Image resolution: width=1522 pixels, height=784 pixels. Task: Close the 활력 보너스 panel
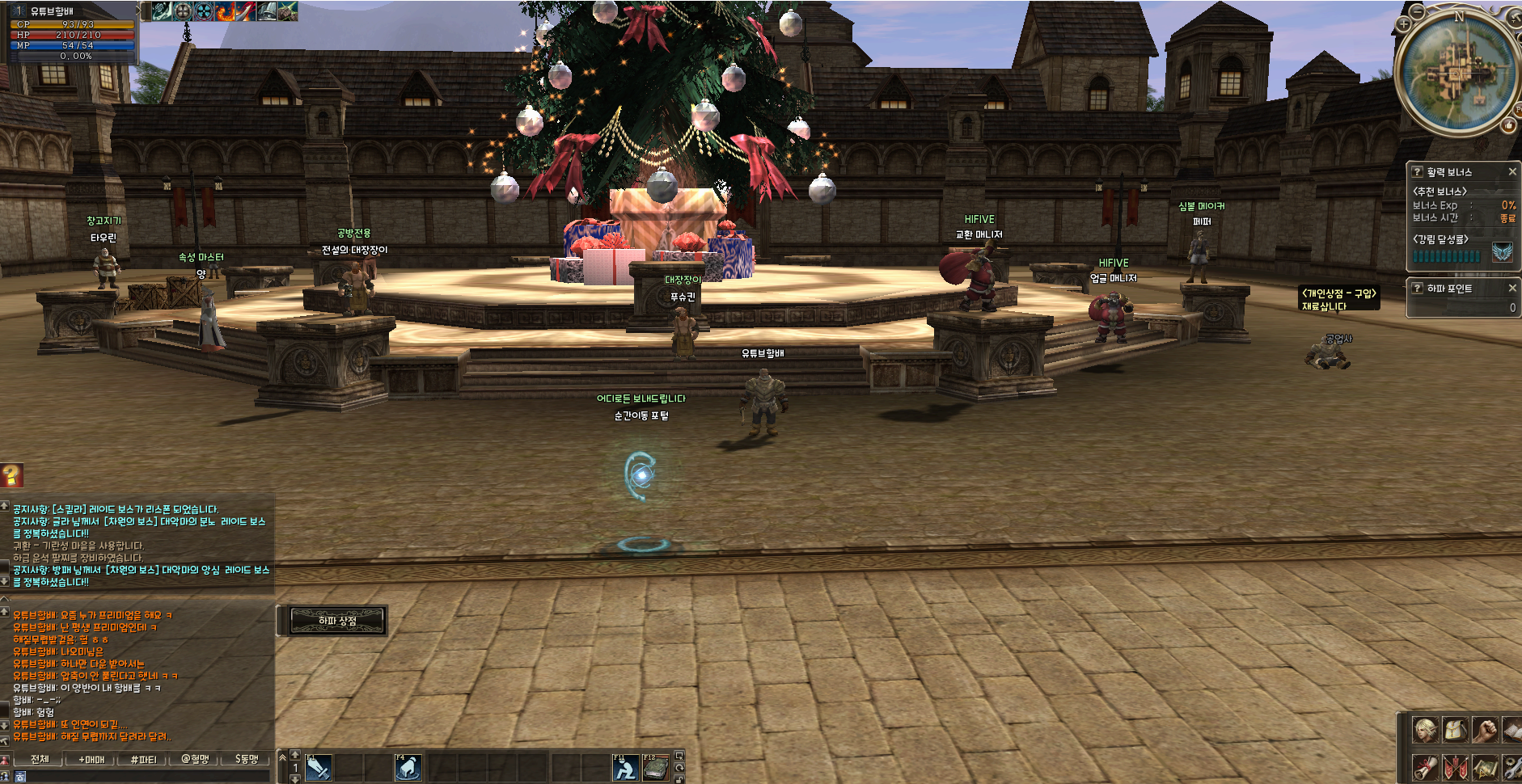(x=1512, y=172)
